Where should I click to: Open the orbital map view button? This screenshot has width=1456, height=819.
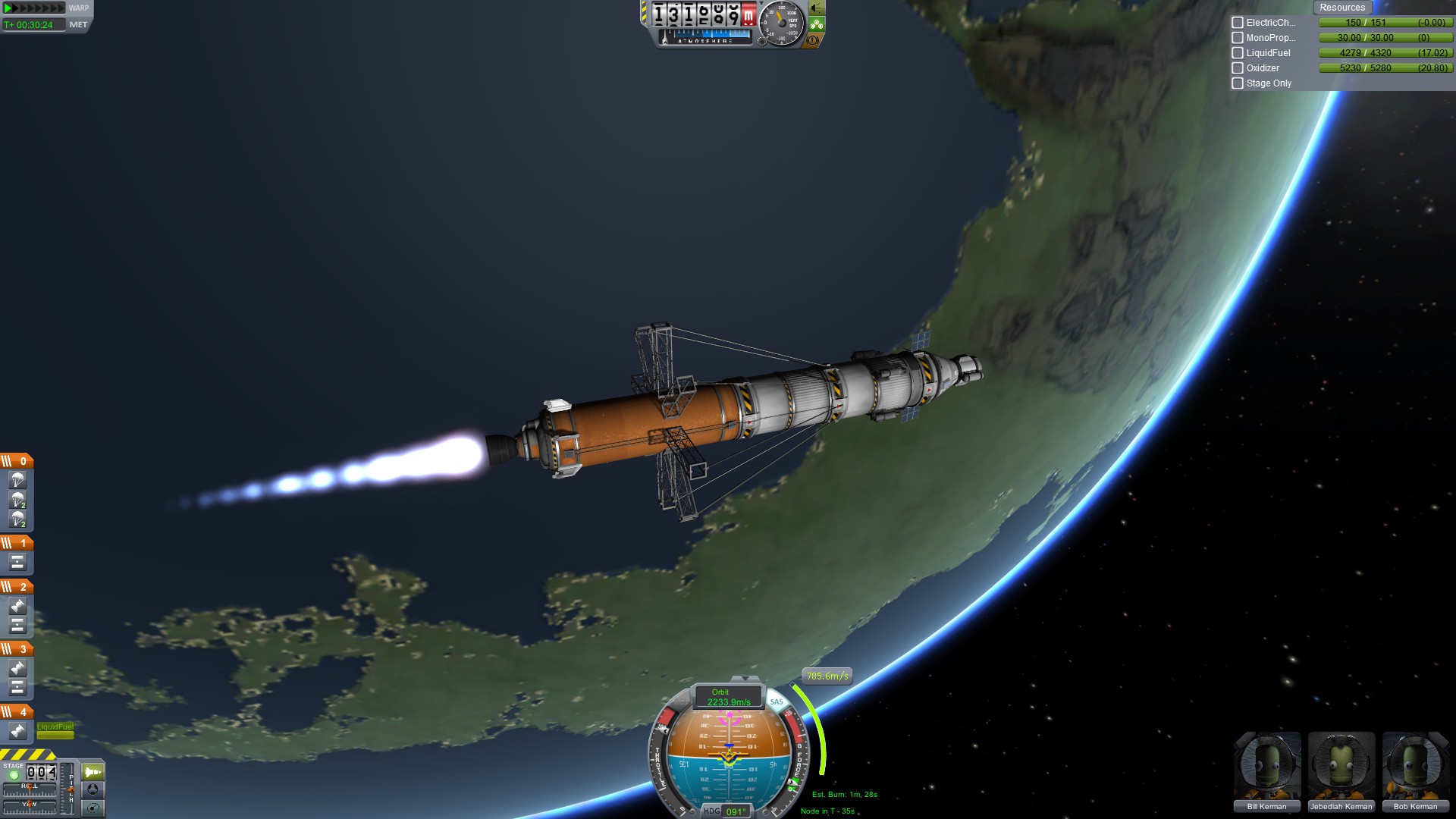coord(93,808)
